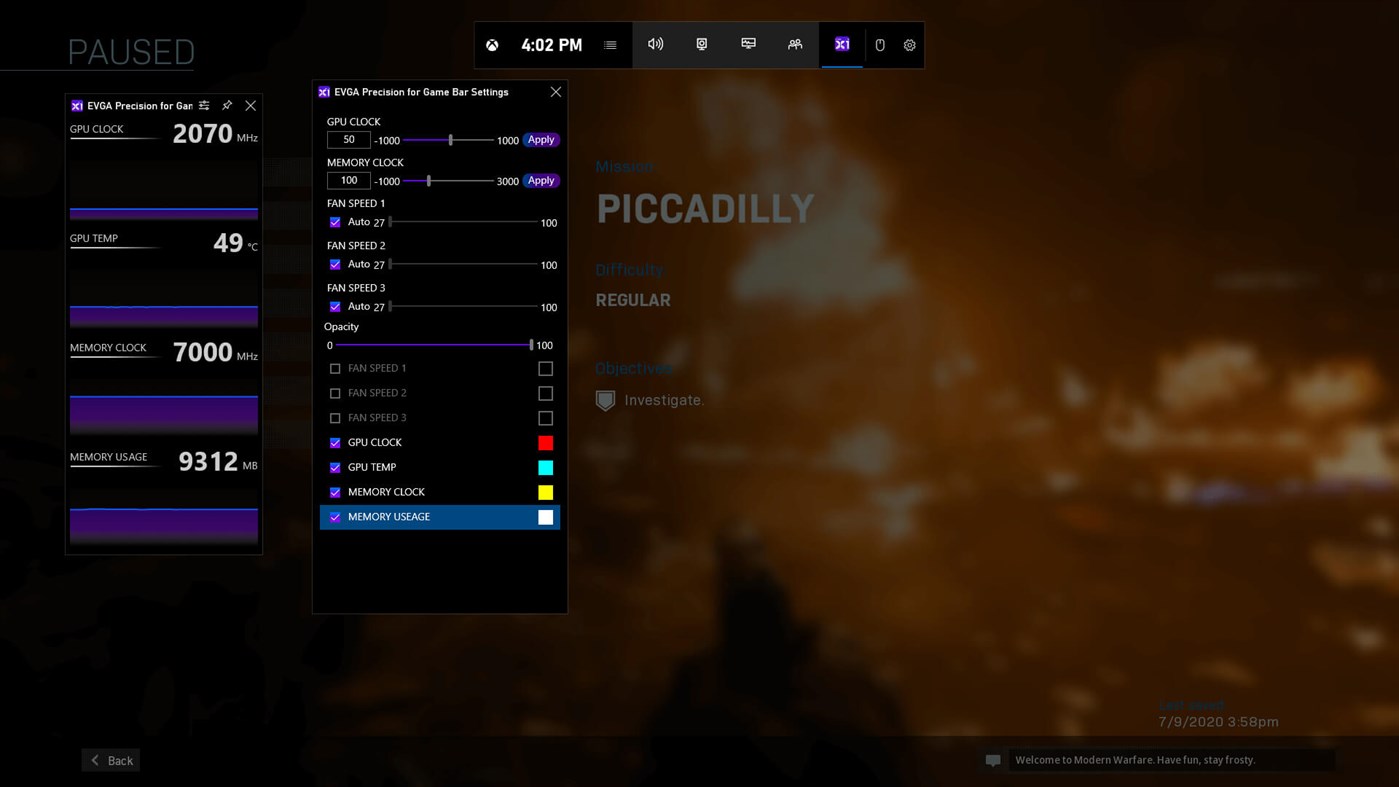Go back with the Back button
The height and width of the screenshot is (787, 1399).
[x=111, y=760]
